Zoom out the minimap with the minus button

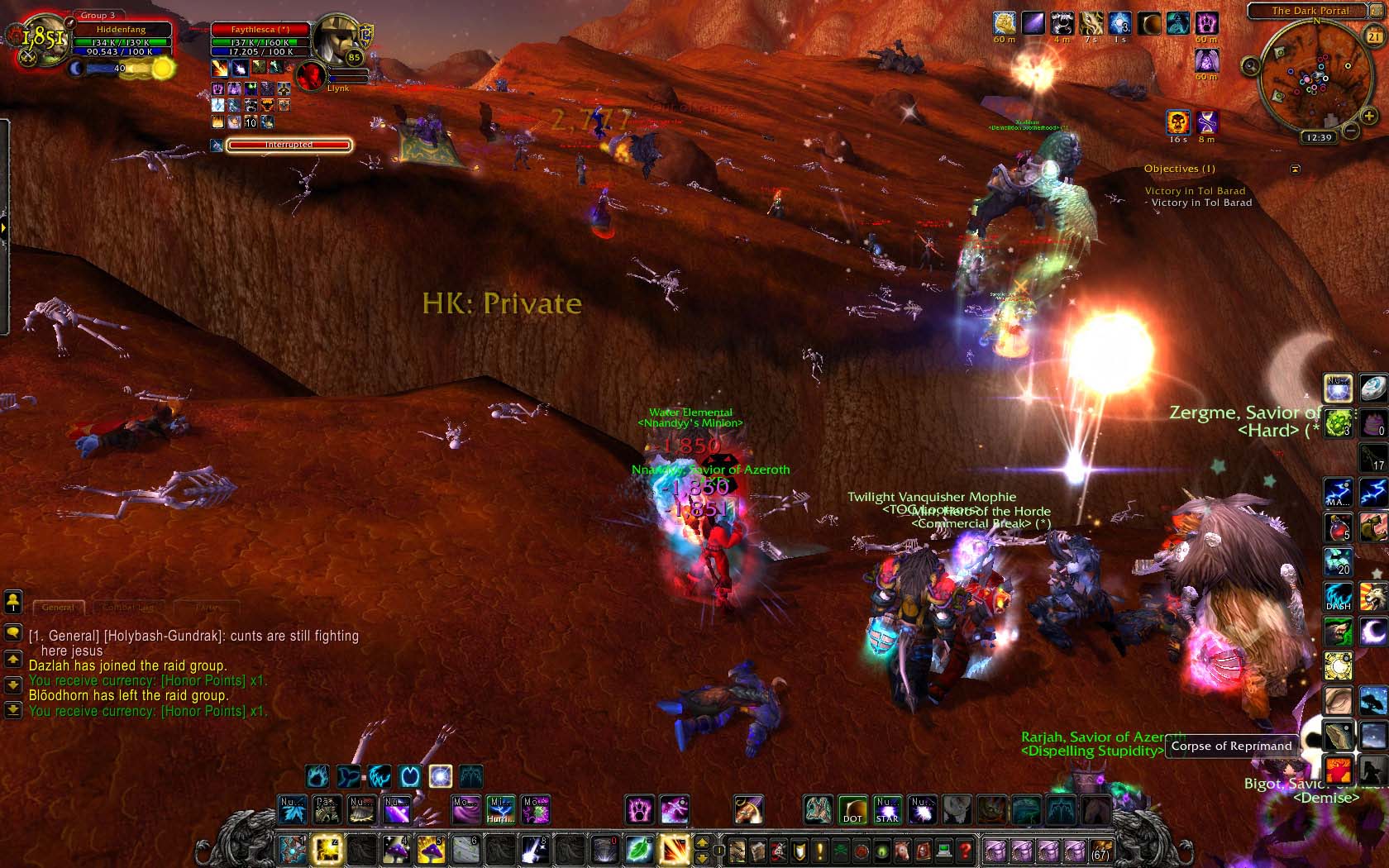pyautogui.click(x=1350, y=131)
